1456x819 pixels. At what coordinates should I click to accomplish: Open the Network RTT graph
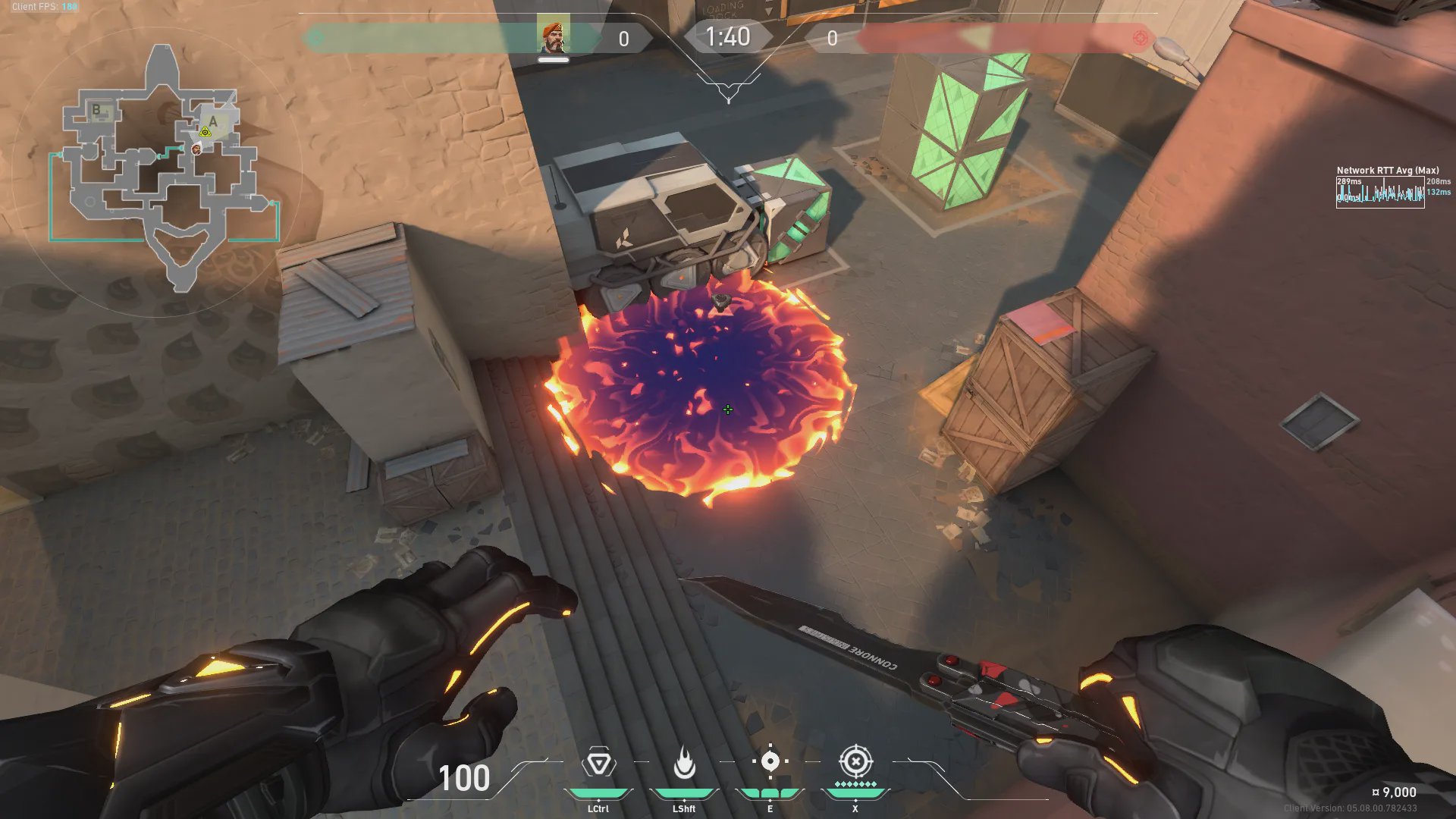tap(1379, 193)
